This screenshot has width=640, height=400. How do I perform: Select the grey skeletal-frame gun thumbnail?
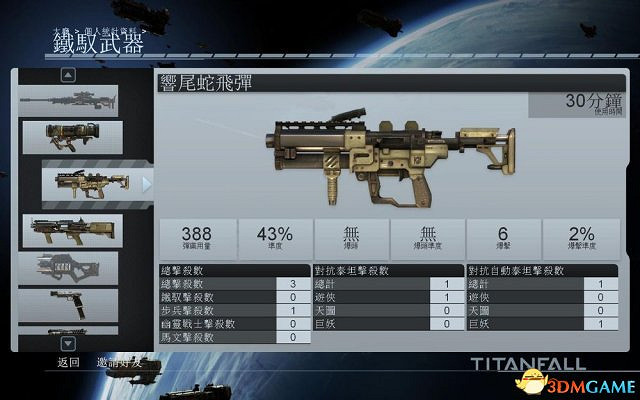[x=72, y=268]
